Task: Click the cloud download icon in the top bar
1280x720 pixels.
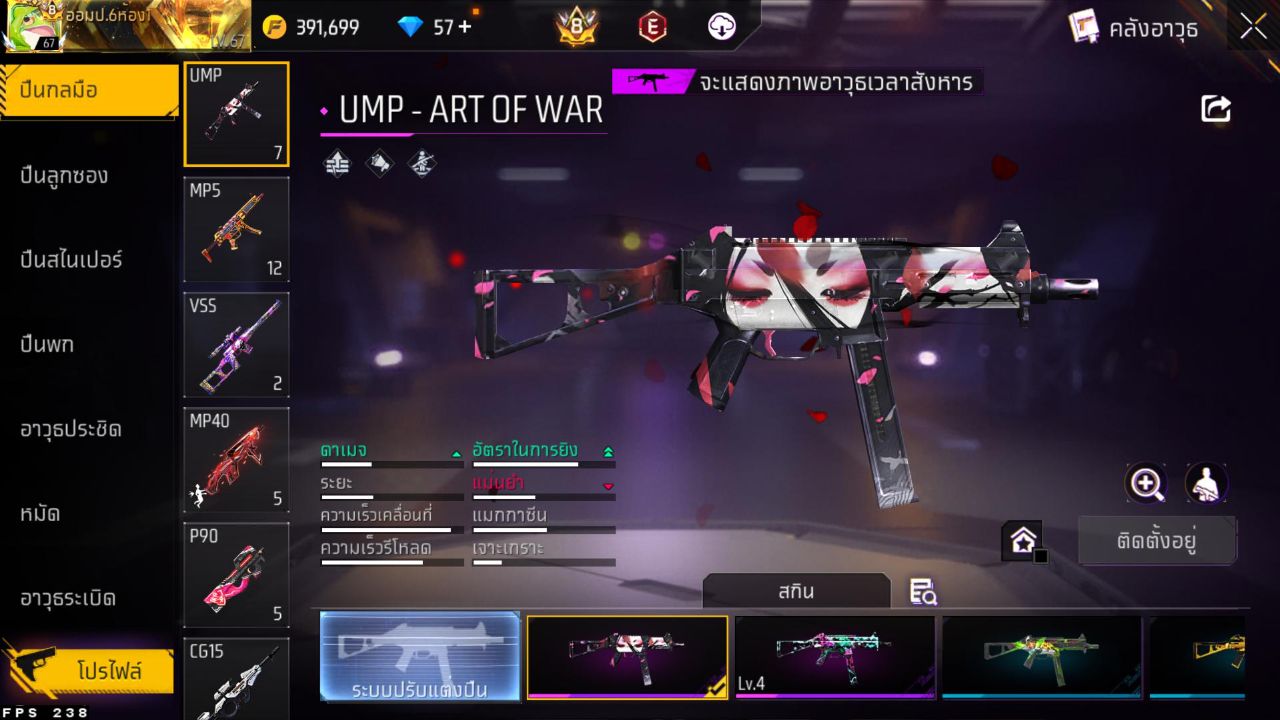Action: tap(719, 27)
